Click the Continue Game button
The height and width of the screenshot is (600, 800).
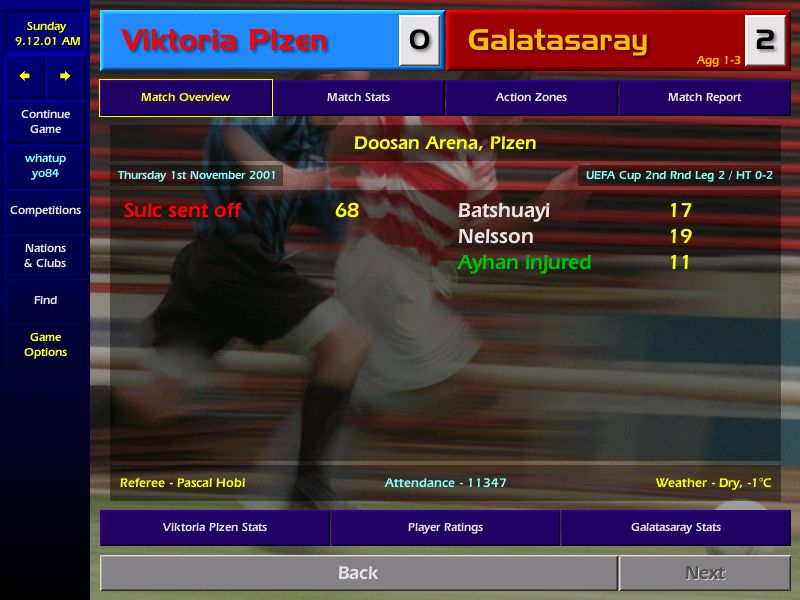[45, 122]
